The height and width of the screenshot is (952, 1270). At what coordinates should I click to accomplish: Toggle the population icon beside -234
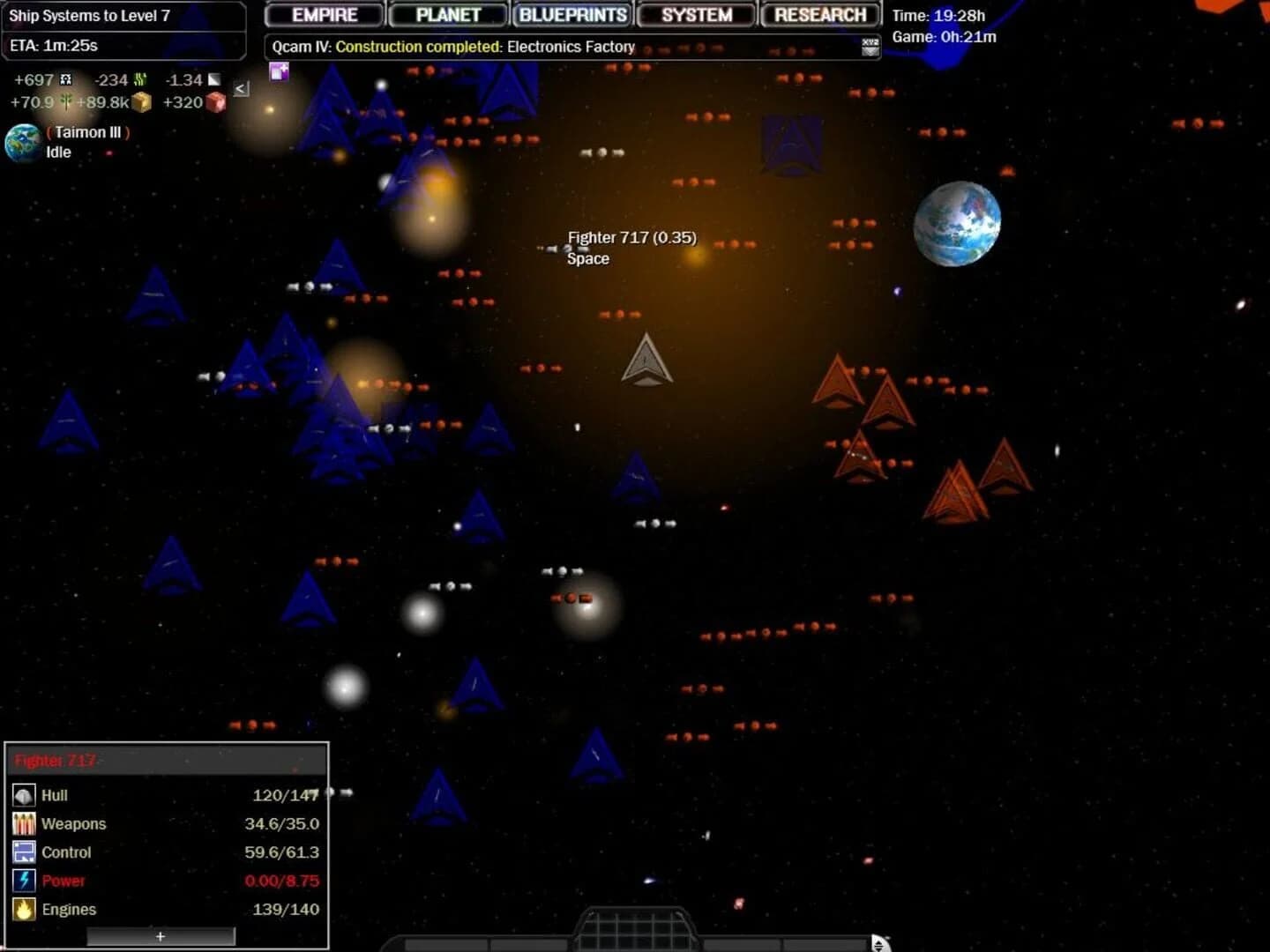click(x=143, y=79)
